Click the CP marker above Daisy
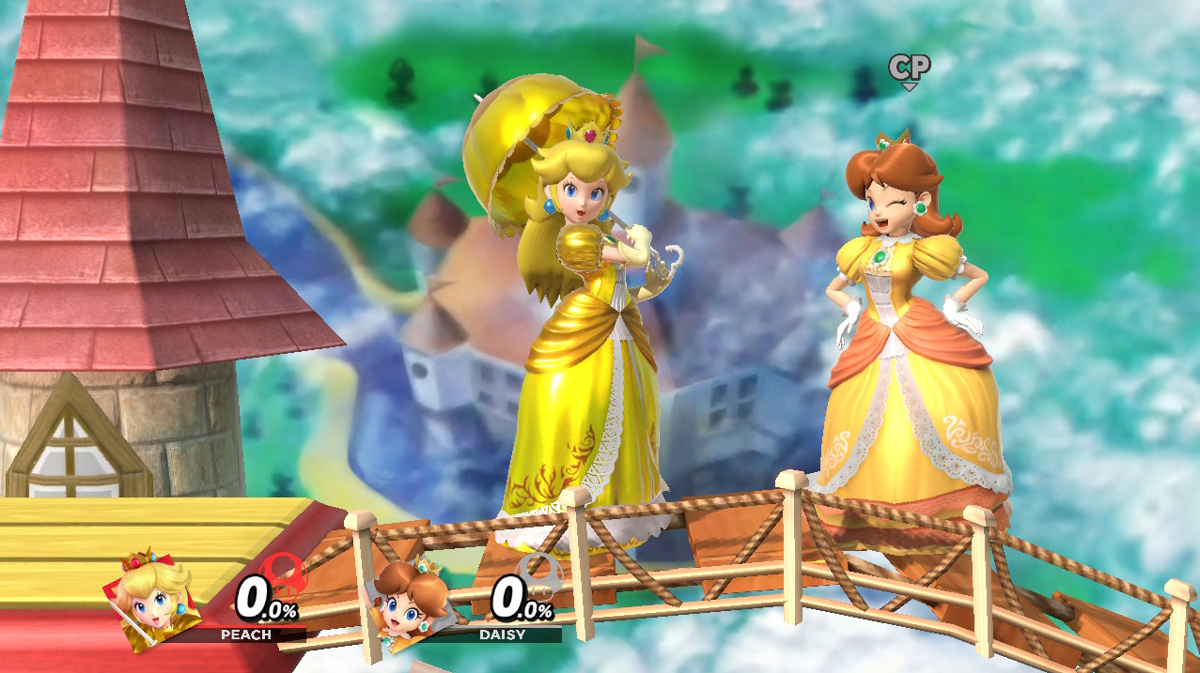The width and height of the screenshot is (1200, 673). (909, 69)
